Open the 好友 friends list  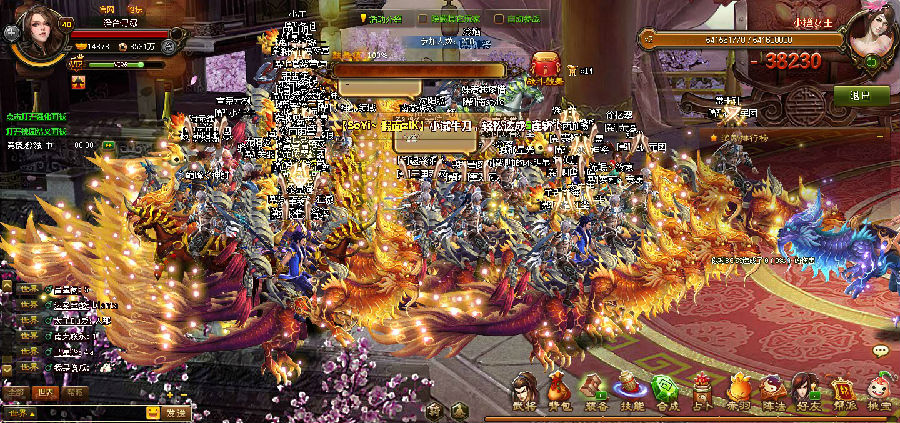806,390
